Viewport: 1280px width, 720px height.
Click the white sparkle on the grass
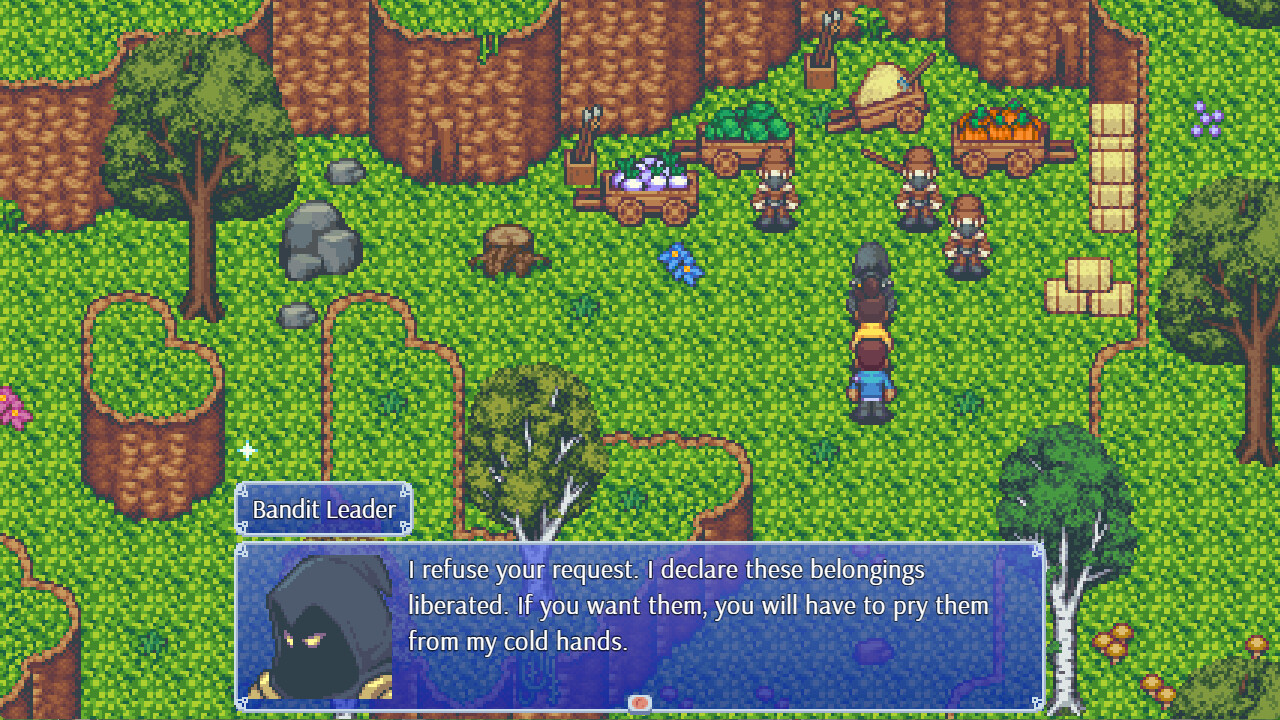click(x=247, y=450)
